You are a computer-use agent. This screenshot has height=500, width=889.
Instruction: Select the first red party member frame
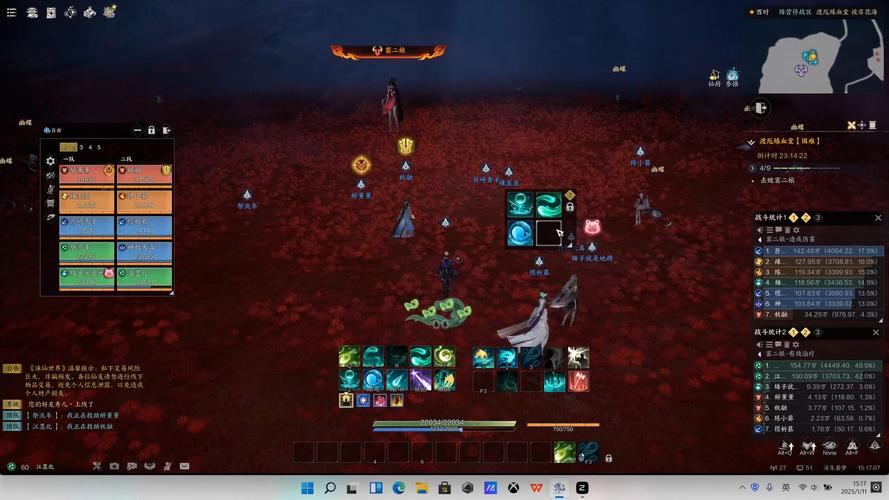coord(87,175)
